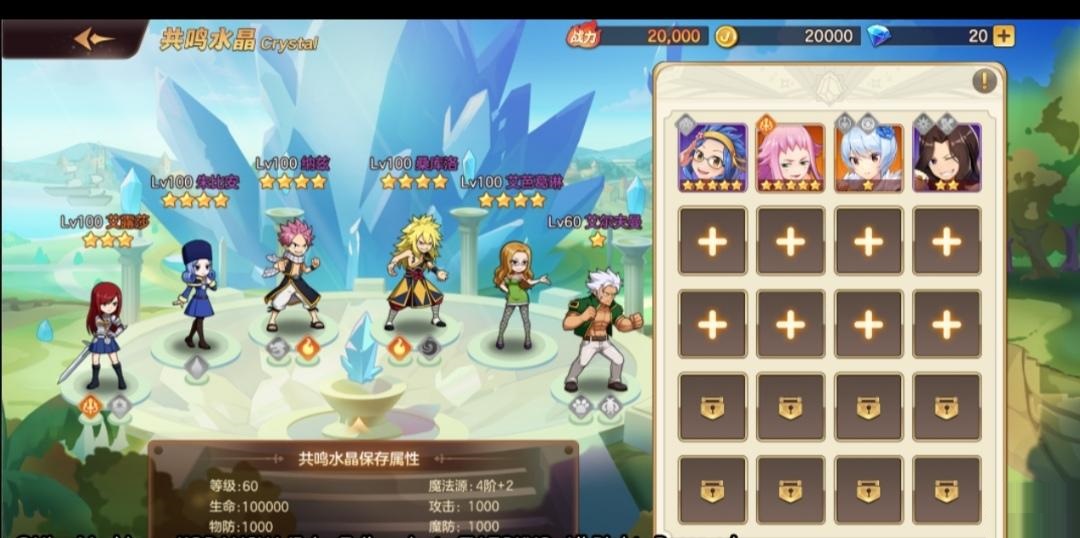Select the pink-haired Lv100 纳兹 hero
Viewport: 1080px width, 538px height.
click(x=292, y=275)
